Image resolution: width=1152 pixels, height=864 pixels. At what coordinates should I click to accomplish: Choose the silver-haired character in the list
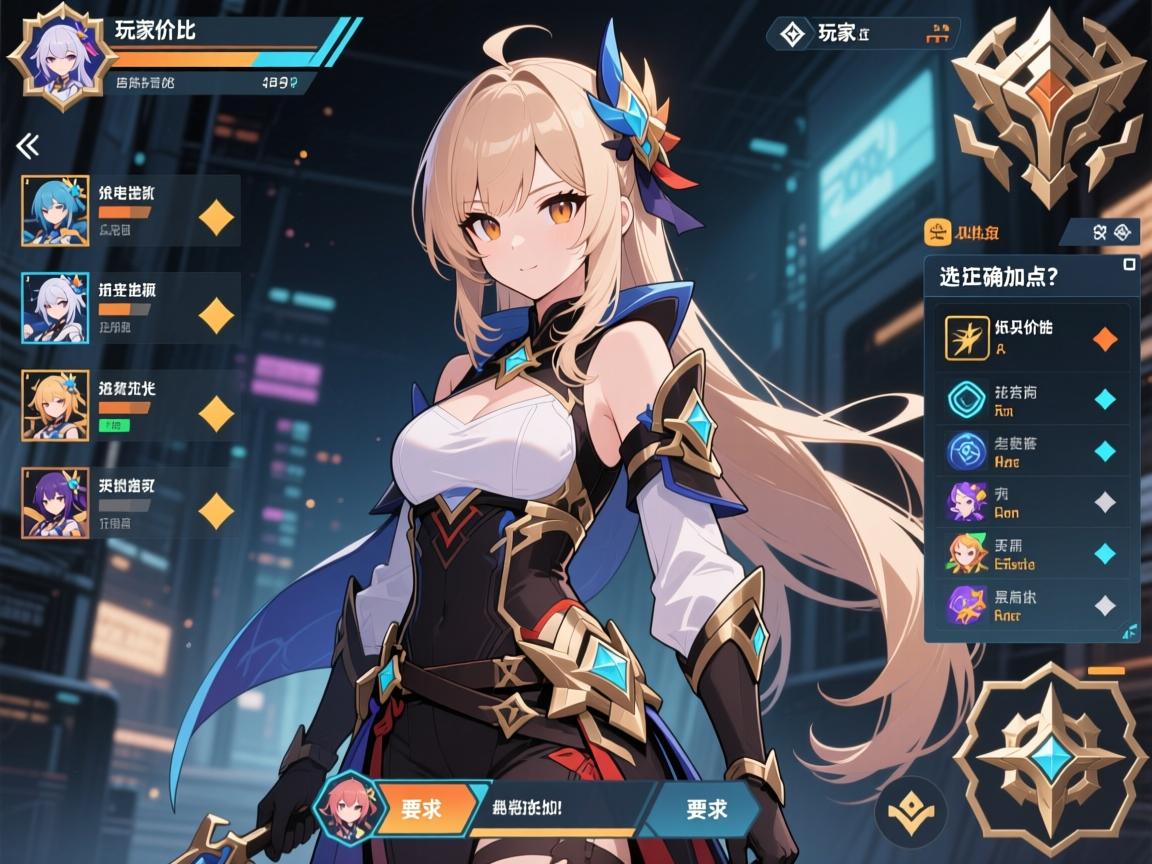pos(130,308)
